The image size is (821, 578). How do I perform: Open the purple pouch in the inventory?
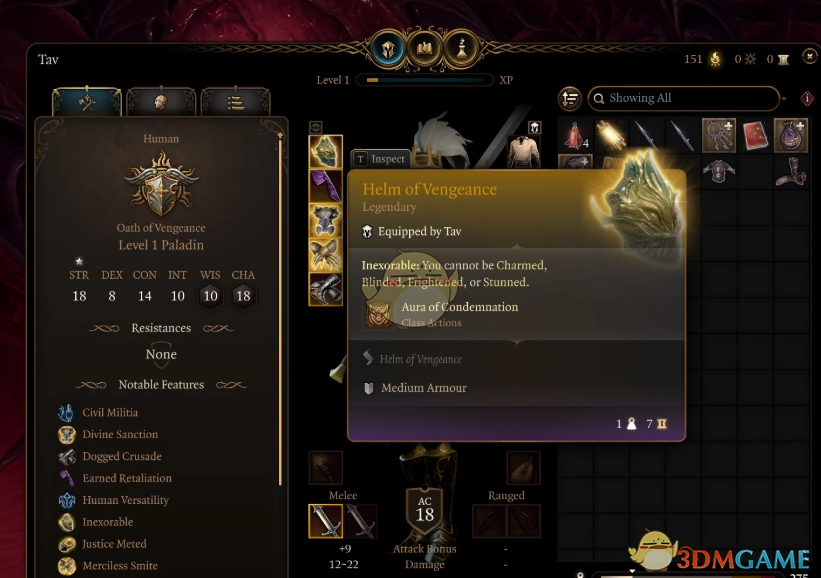(x=790, y=135)
